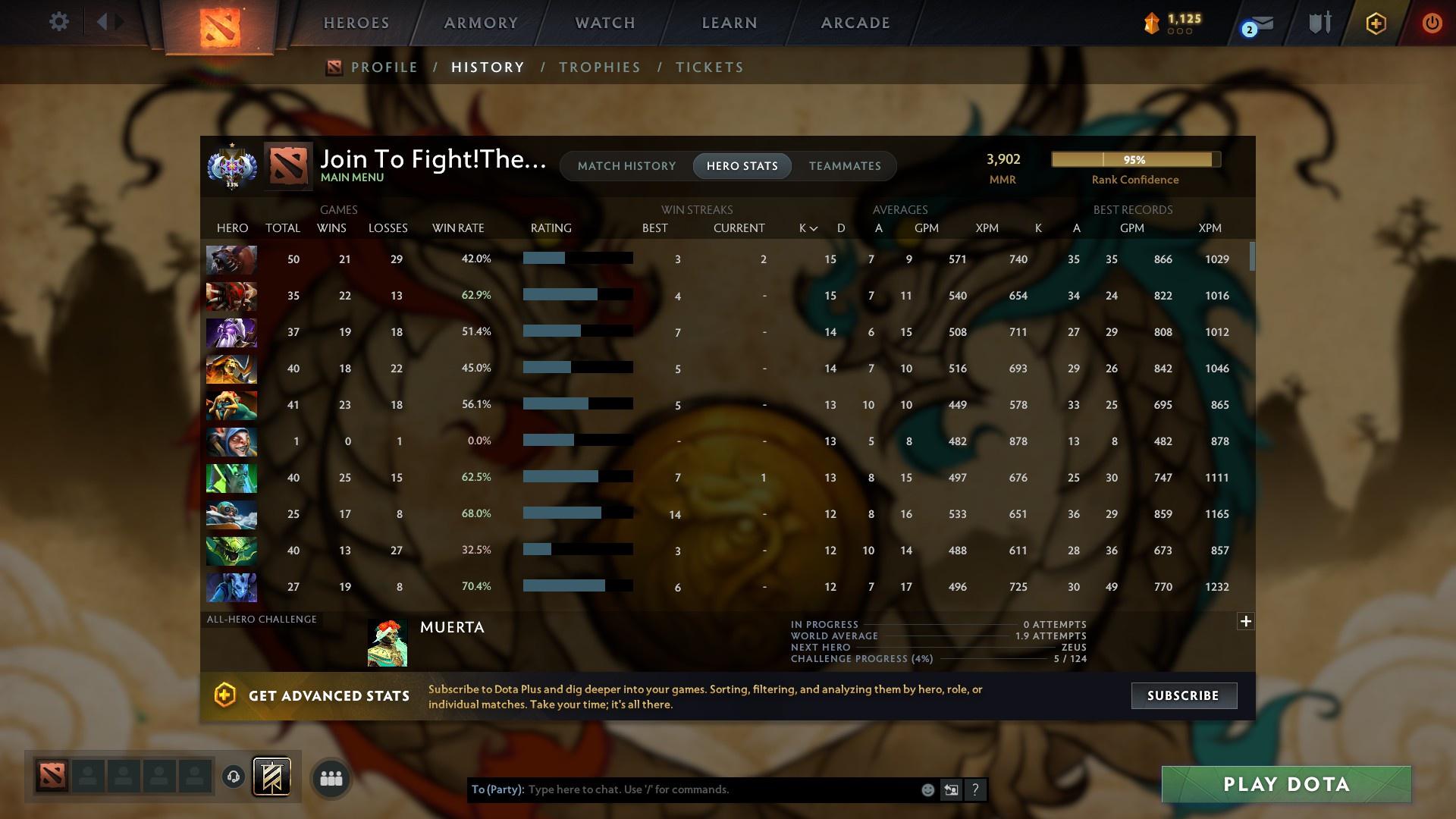
Task: Expand the All-Hero Challenge plus button
Action: (1246, 621)
